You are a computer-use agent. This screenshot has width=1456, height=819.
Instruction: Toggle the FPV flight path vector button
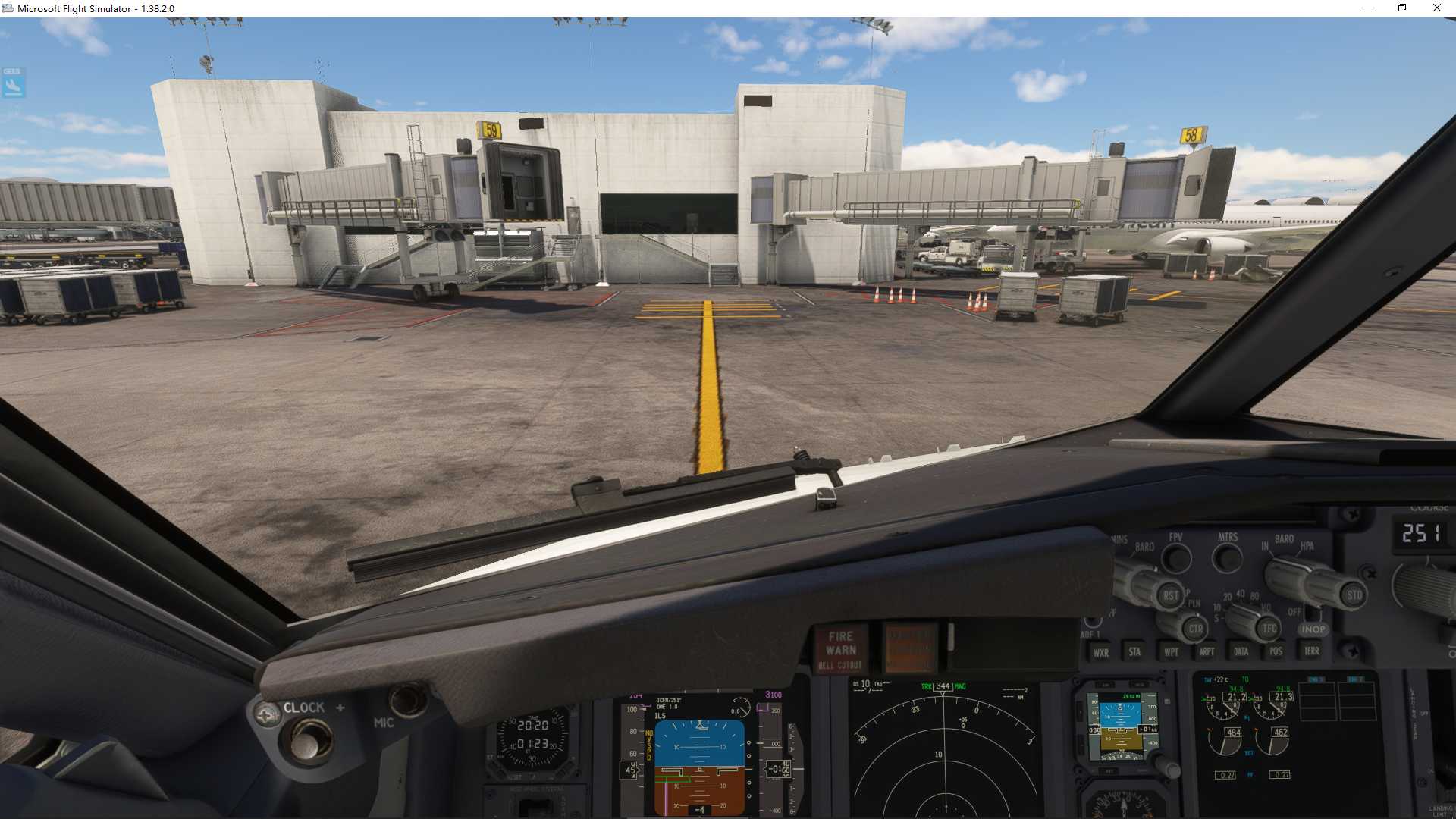1178,558
